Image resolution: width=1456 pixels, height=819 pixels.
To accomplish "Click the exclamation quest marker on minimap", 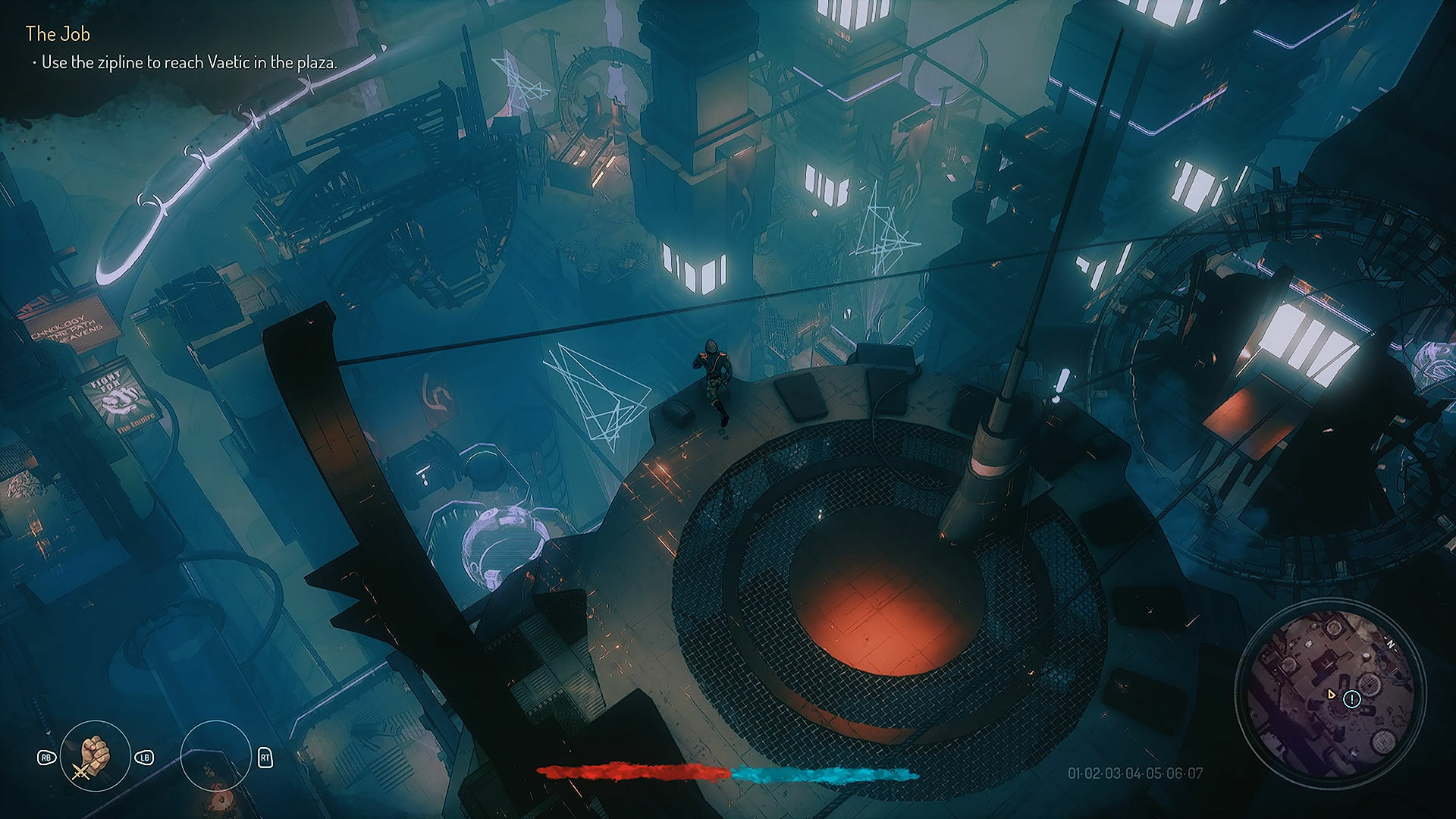I will click(1351, 699).
